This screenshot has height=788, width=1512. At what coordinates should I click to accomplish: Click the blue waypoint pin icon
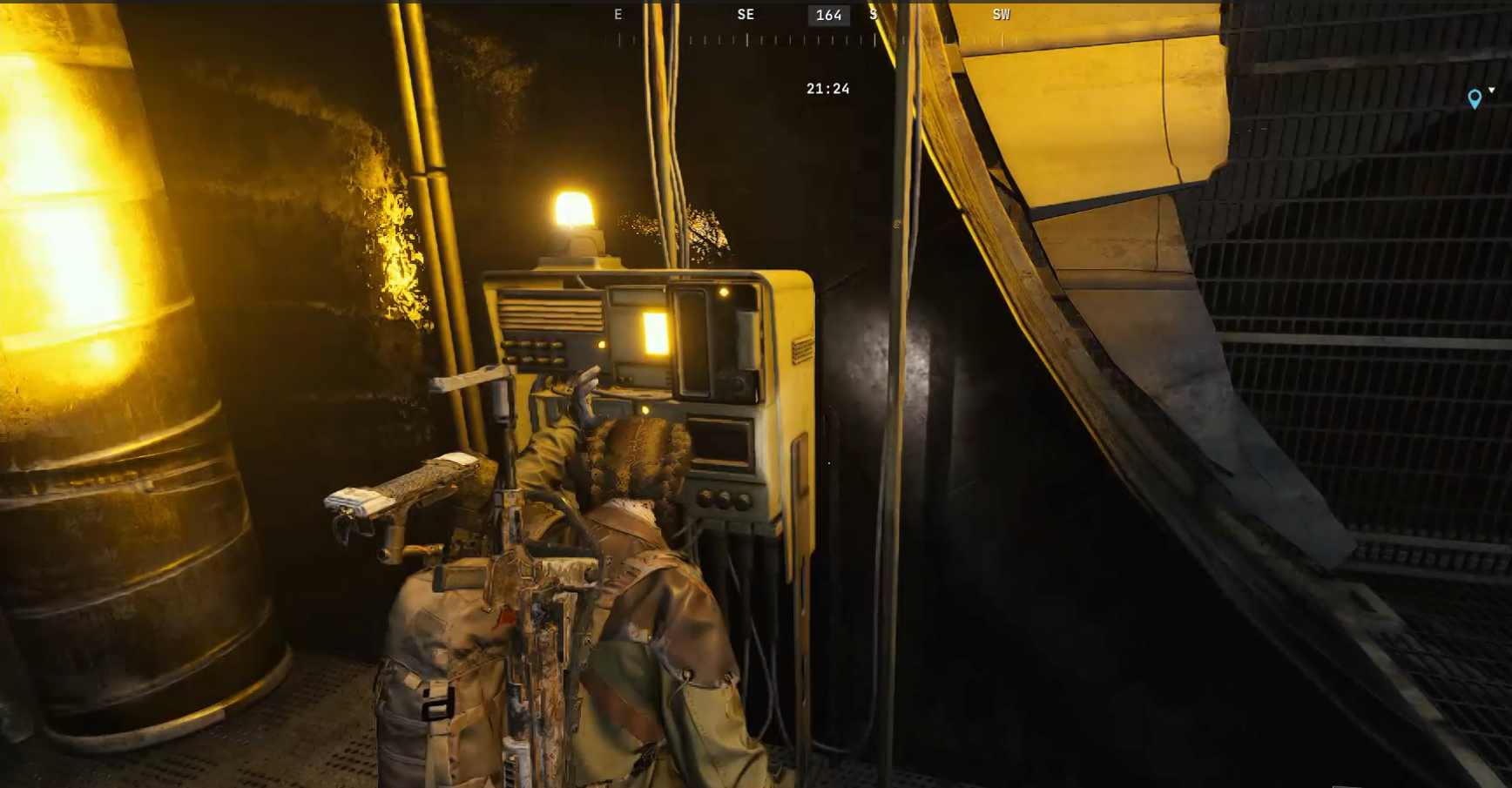1475,96
